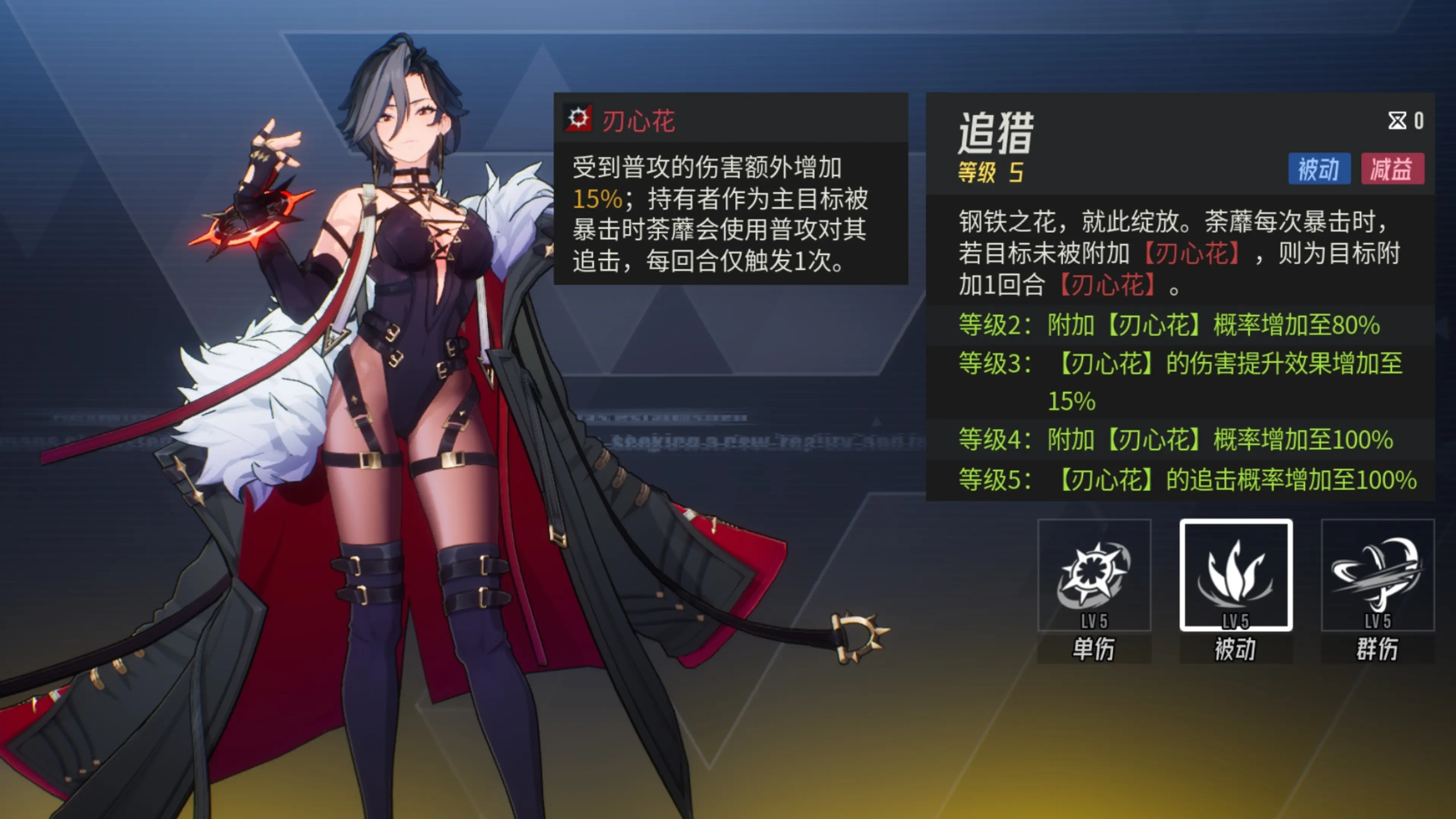This screenshot has height=819, width=1456.
Task: Select the 单伤 single-damage skill icon
Action: [x=1094, y=576]
